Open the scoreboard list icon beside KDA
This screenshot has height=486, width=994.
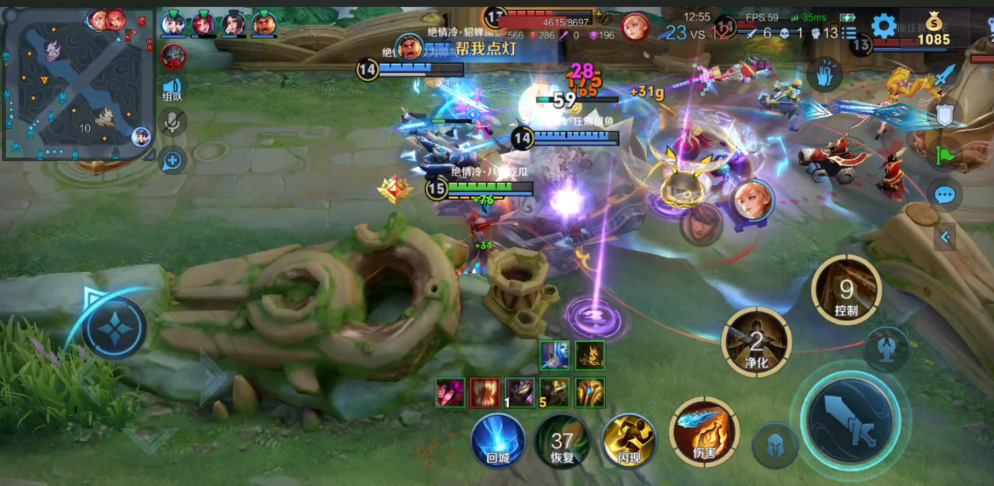point(849,33)
